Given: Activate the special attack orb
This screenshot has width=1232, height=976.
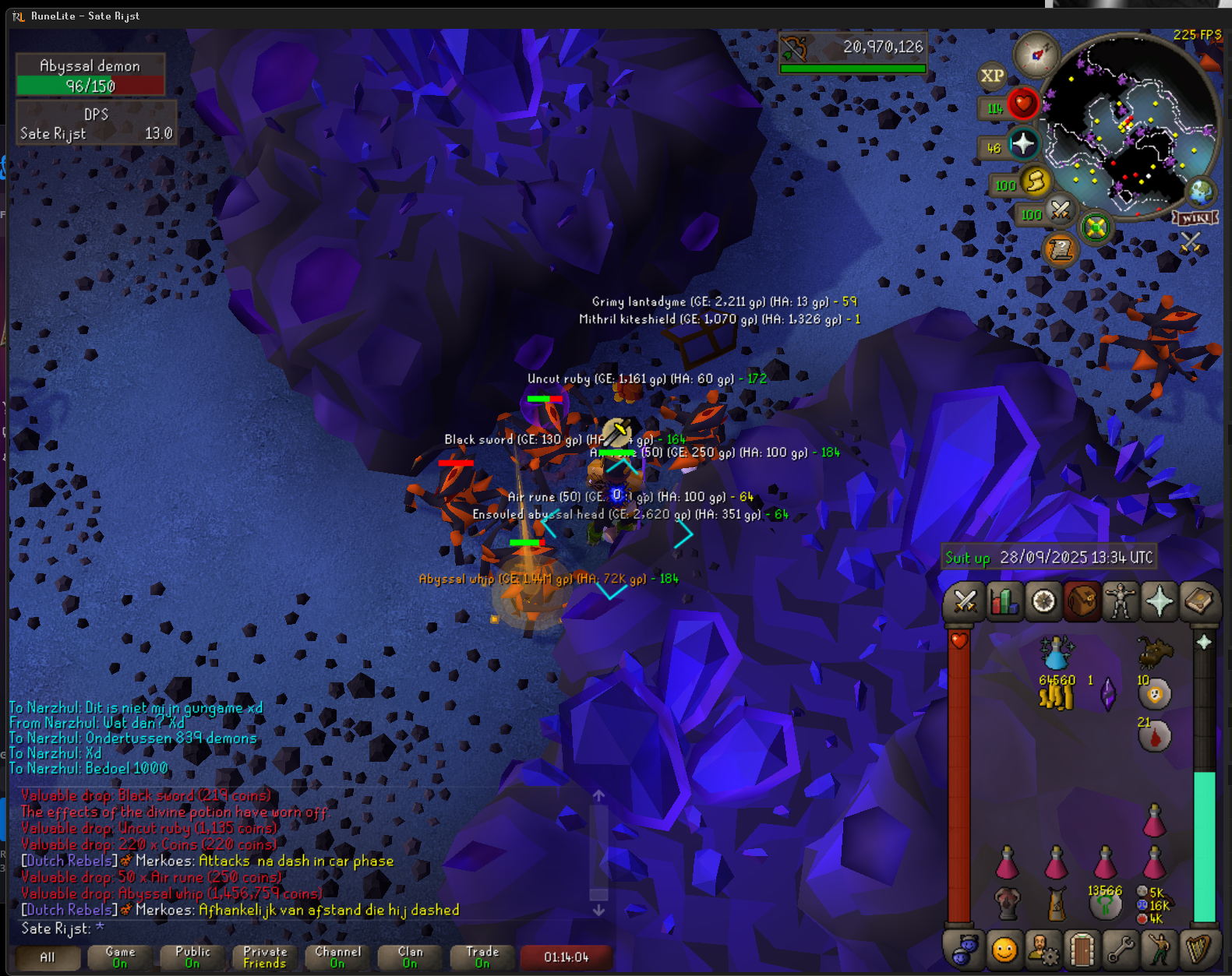Looking at the screenshot, I should coord(1060,210).
